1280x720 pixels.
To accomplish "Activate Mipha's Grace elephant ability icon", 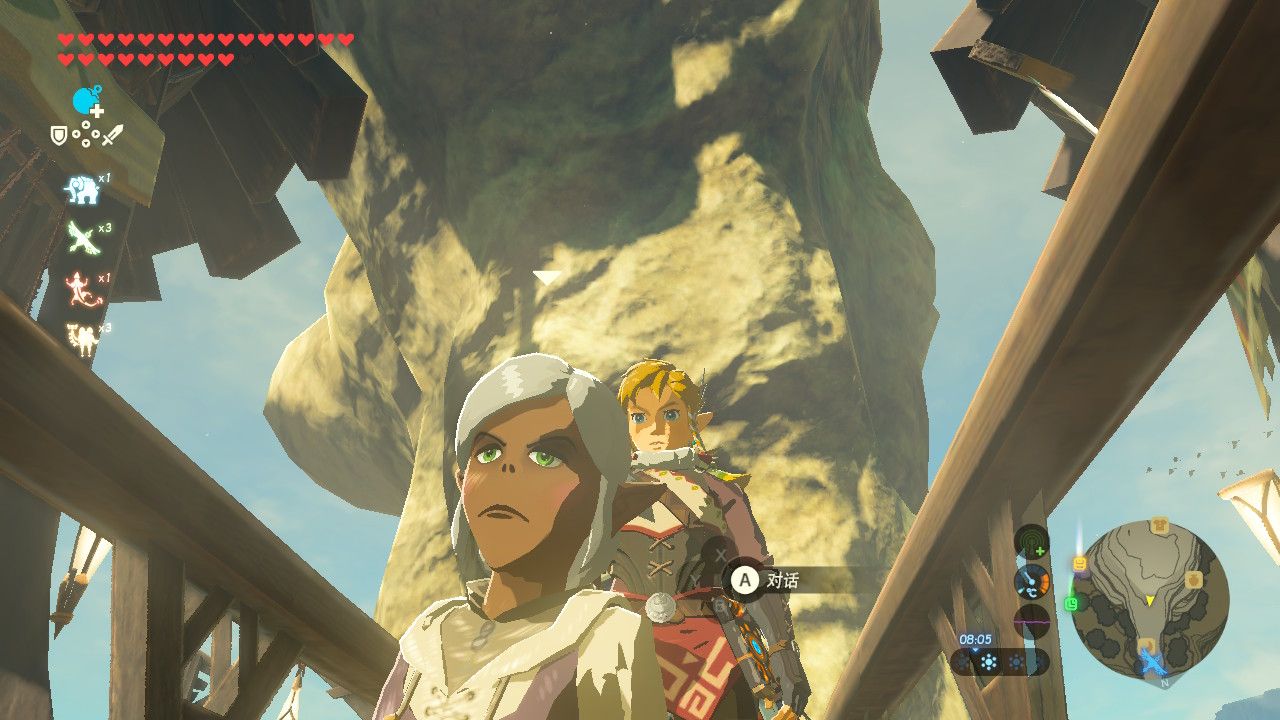I will click(82, 189).
